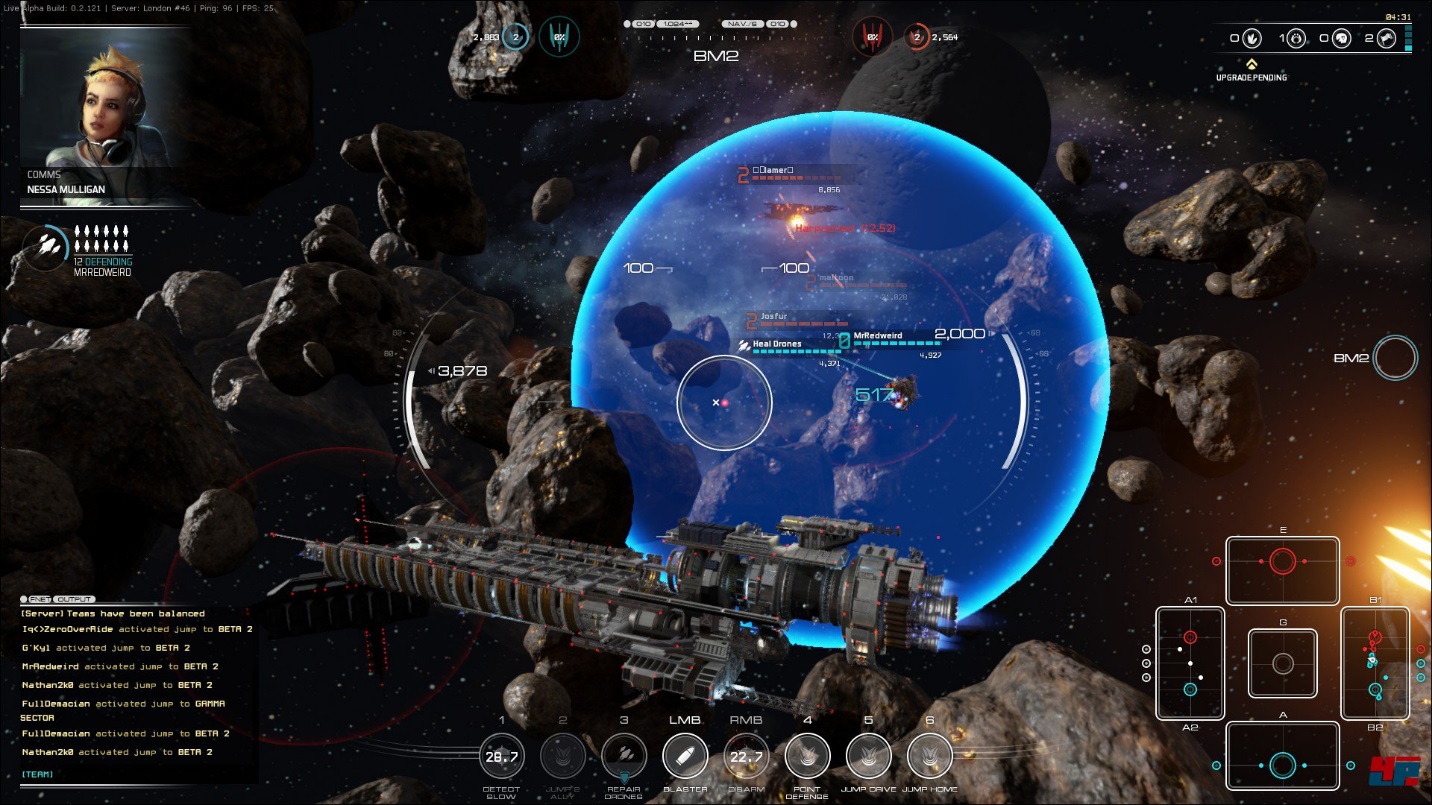Activate the RMB Disarm ability icon

[x=747, y=756]
